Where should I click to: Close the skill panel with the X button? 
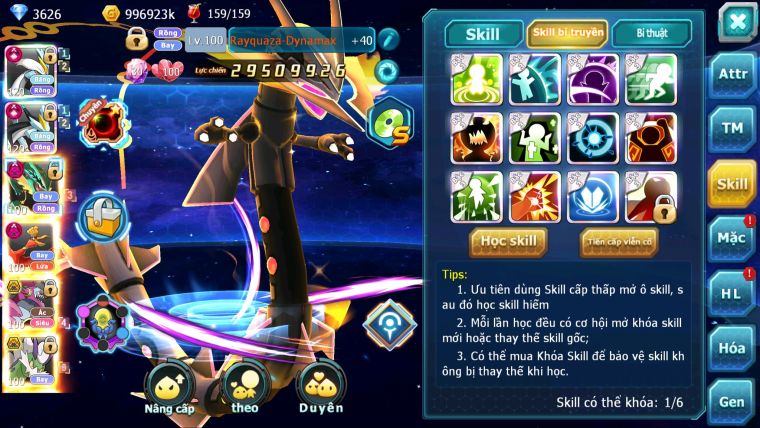[x=736, y=21]
